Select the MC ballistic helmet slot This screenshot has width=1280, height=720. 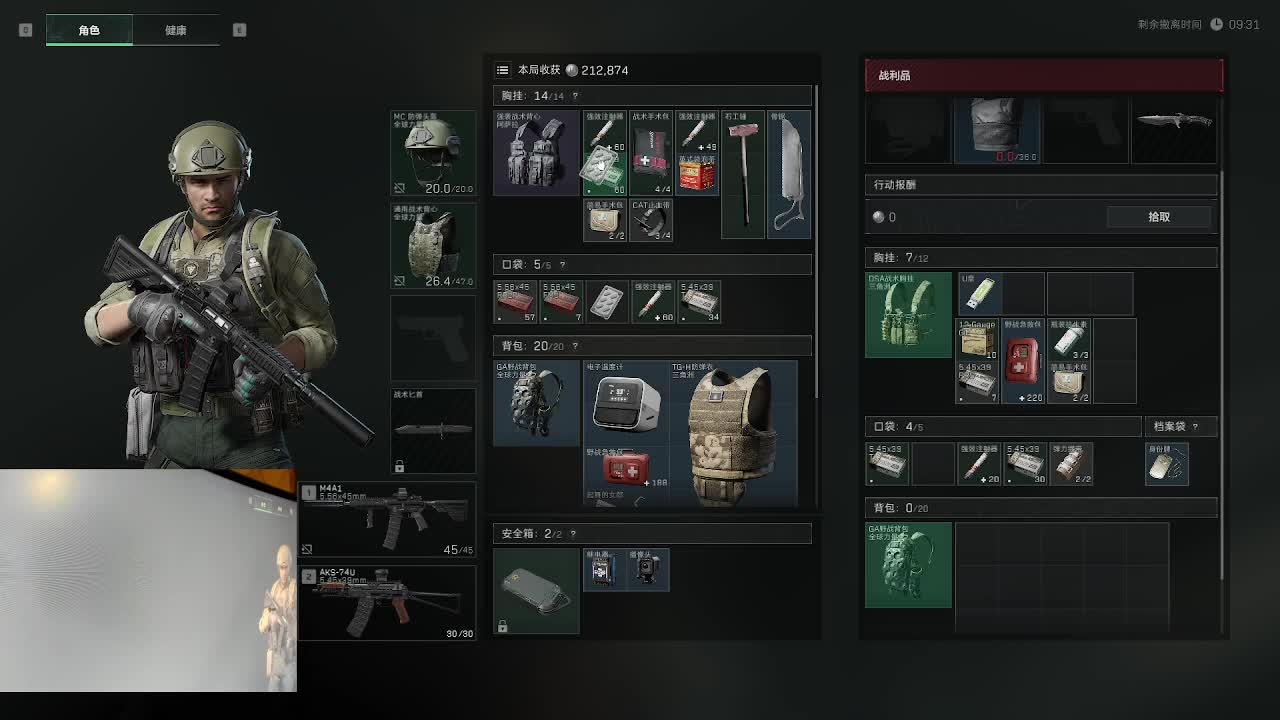pos(433,153)
